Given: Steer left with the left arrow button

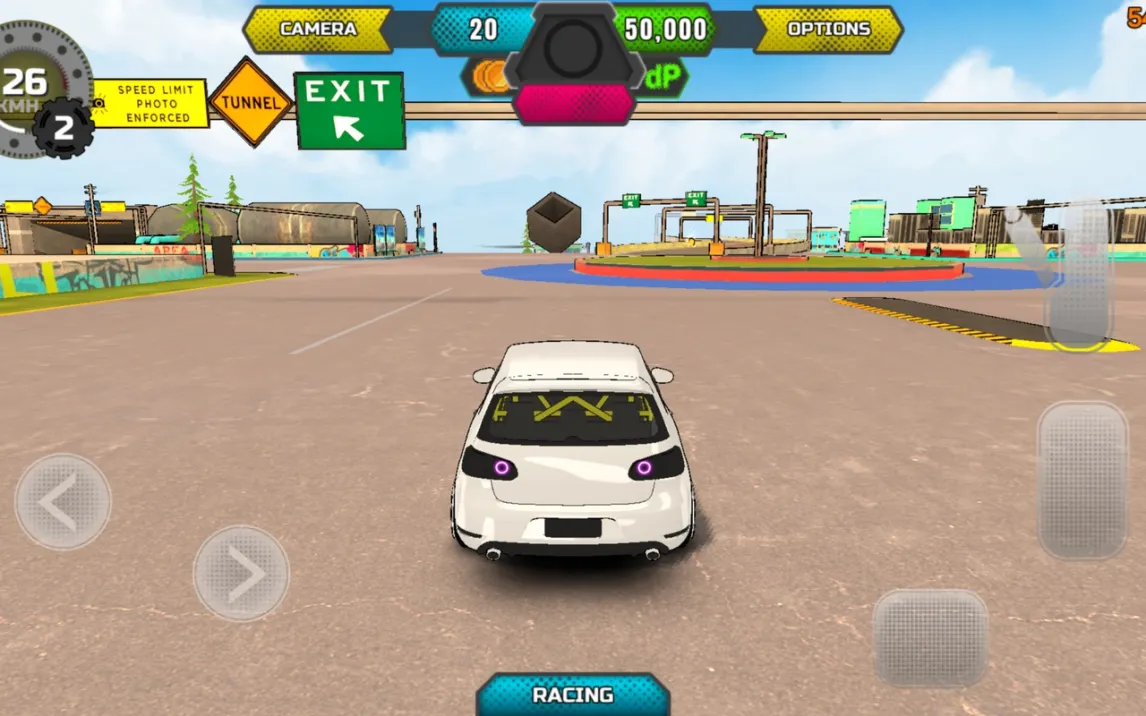Looking at the screenshot, I should click(62, 502).
